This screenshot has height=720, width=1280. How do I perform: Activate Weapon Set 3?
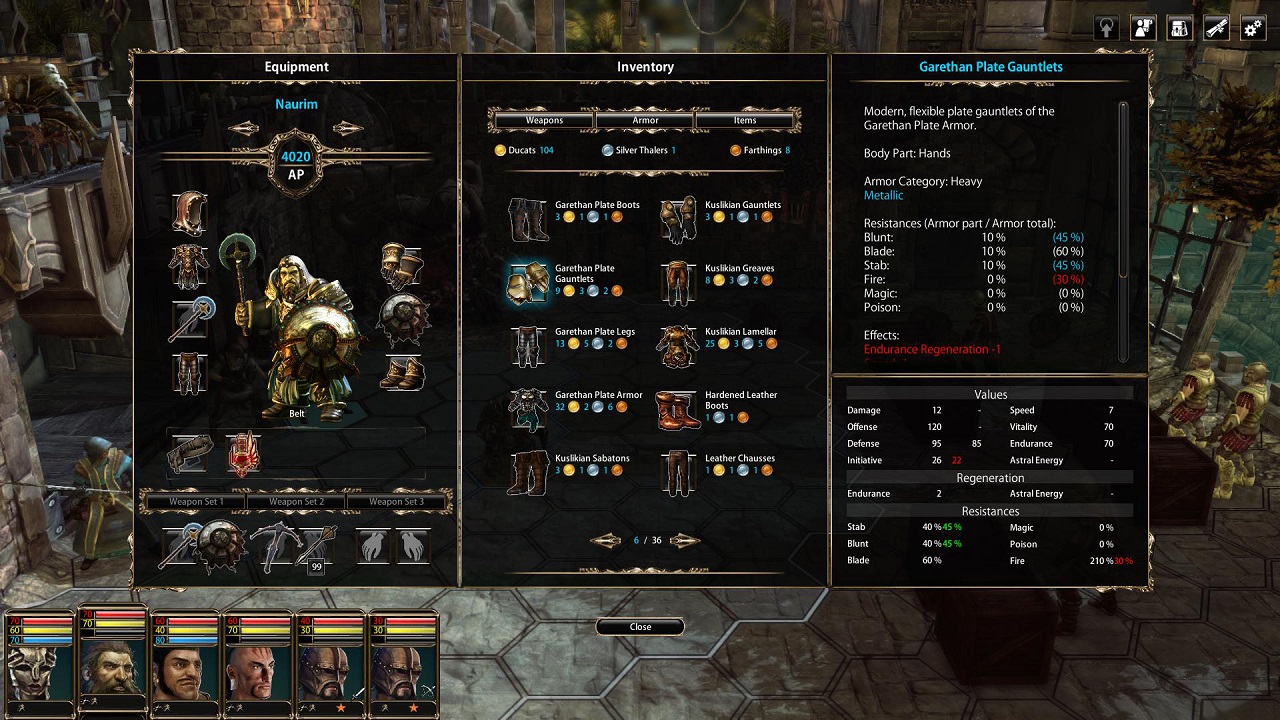tap(398, 501)
